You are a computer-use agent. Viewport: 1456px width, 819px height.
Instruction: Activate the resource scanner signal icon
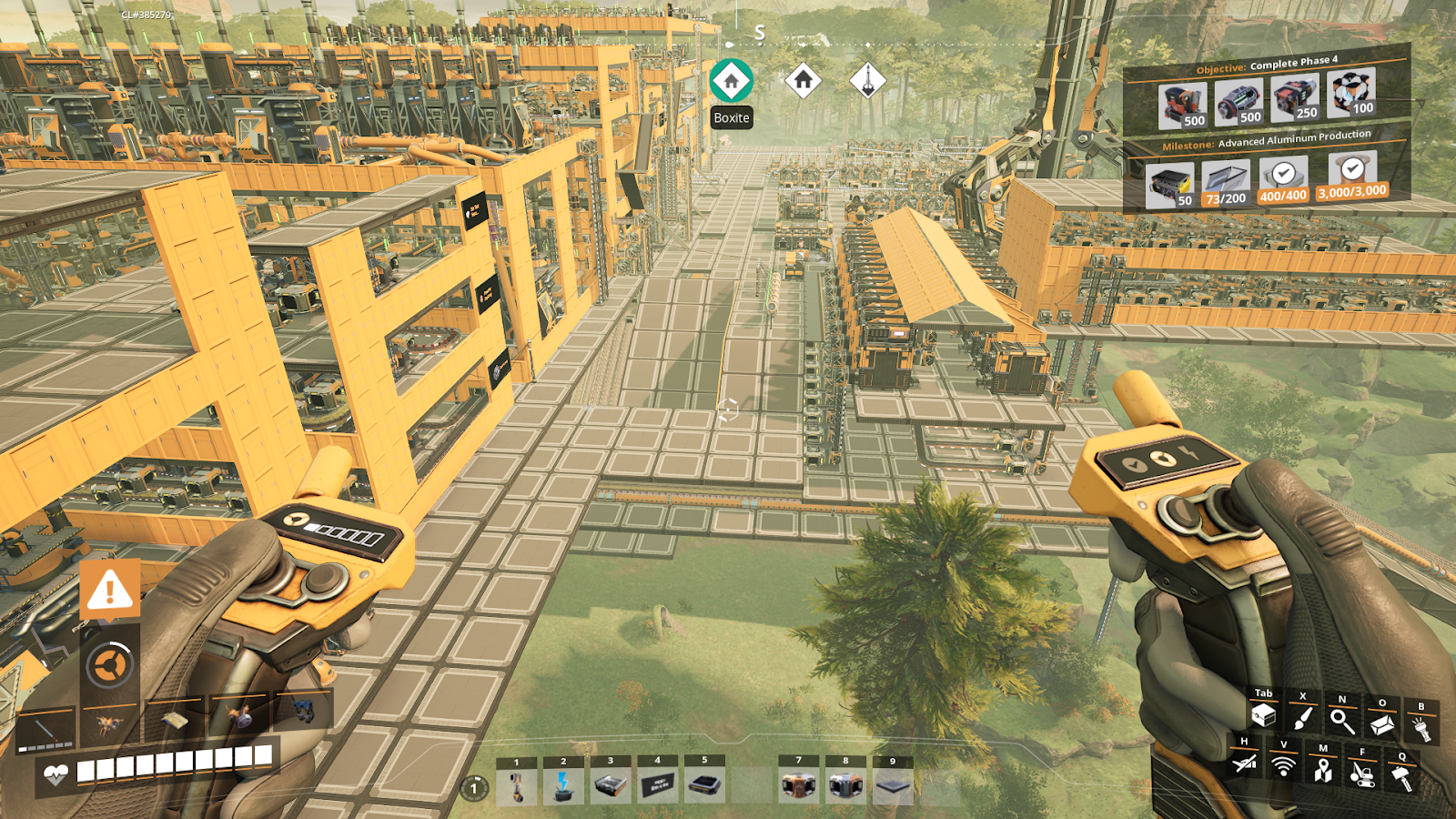click(1283, 766)
